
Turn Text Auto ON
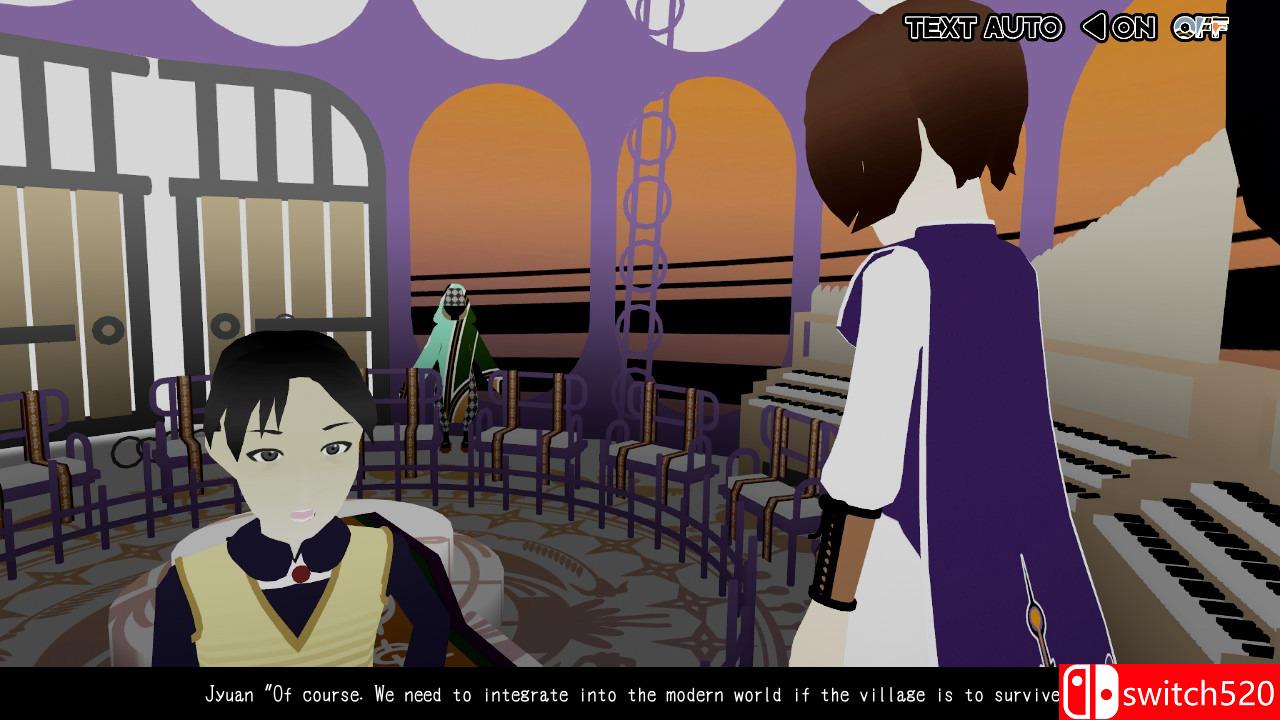tap(1133, 28)
